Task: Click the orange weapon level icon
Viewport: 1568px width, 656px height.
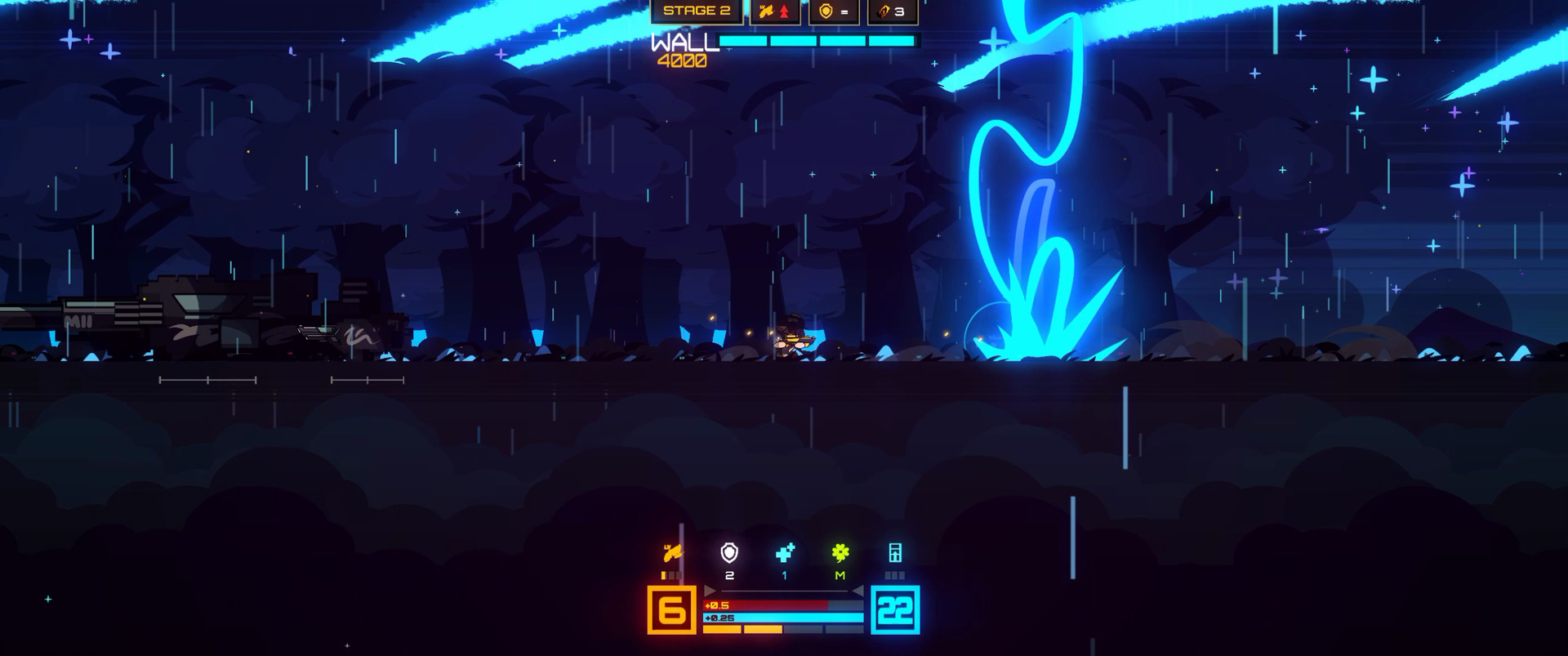Action: 673,553
